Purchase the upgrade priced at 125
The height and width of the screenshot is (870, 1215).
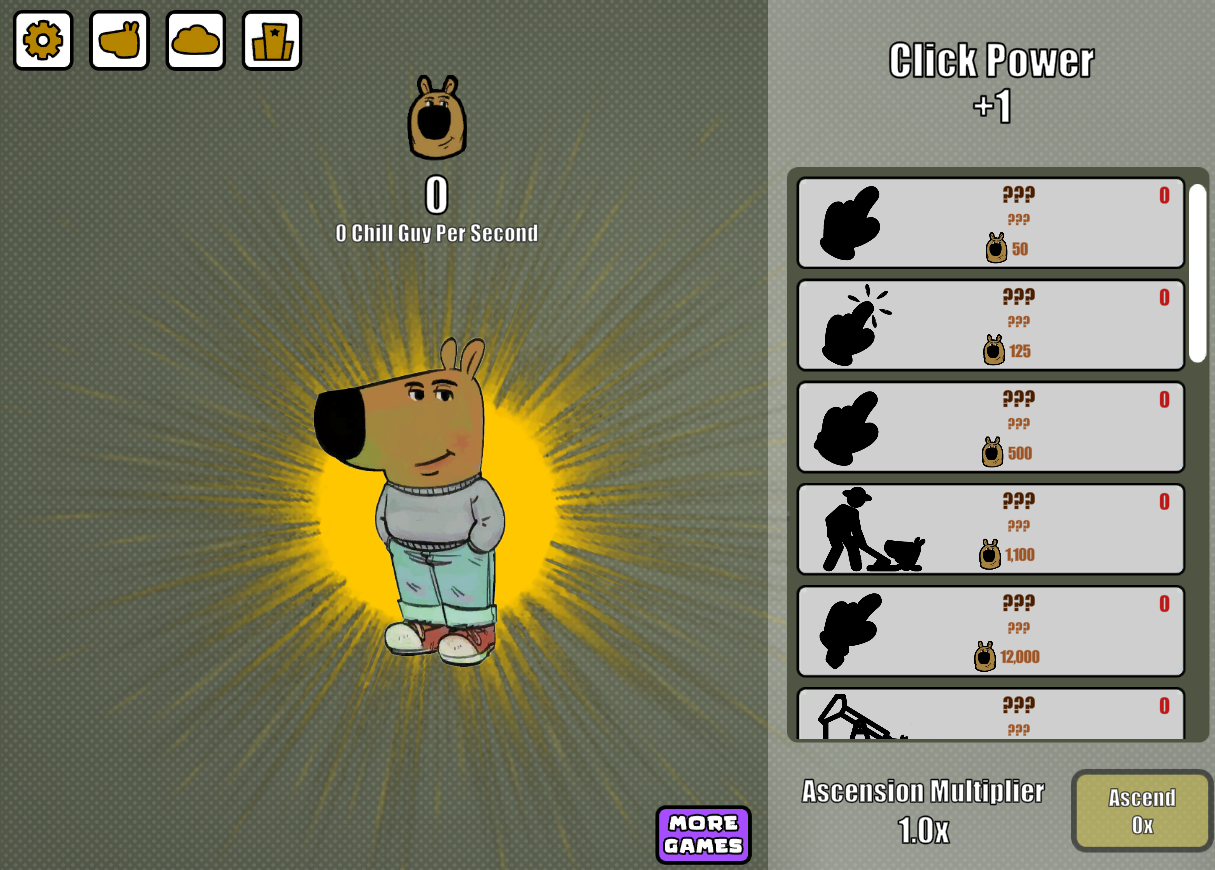point(990,325)
